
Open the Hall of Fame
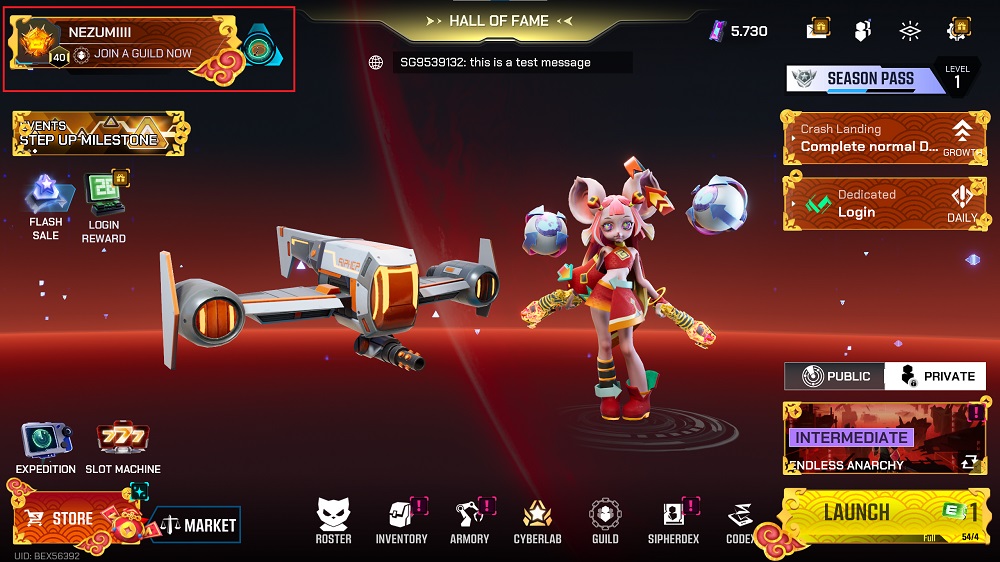point(497,20)
